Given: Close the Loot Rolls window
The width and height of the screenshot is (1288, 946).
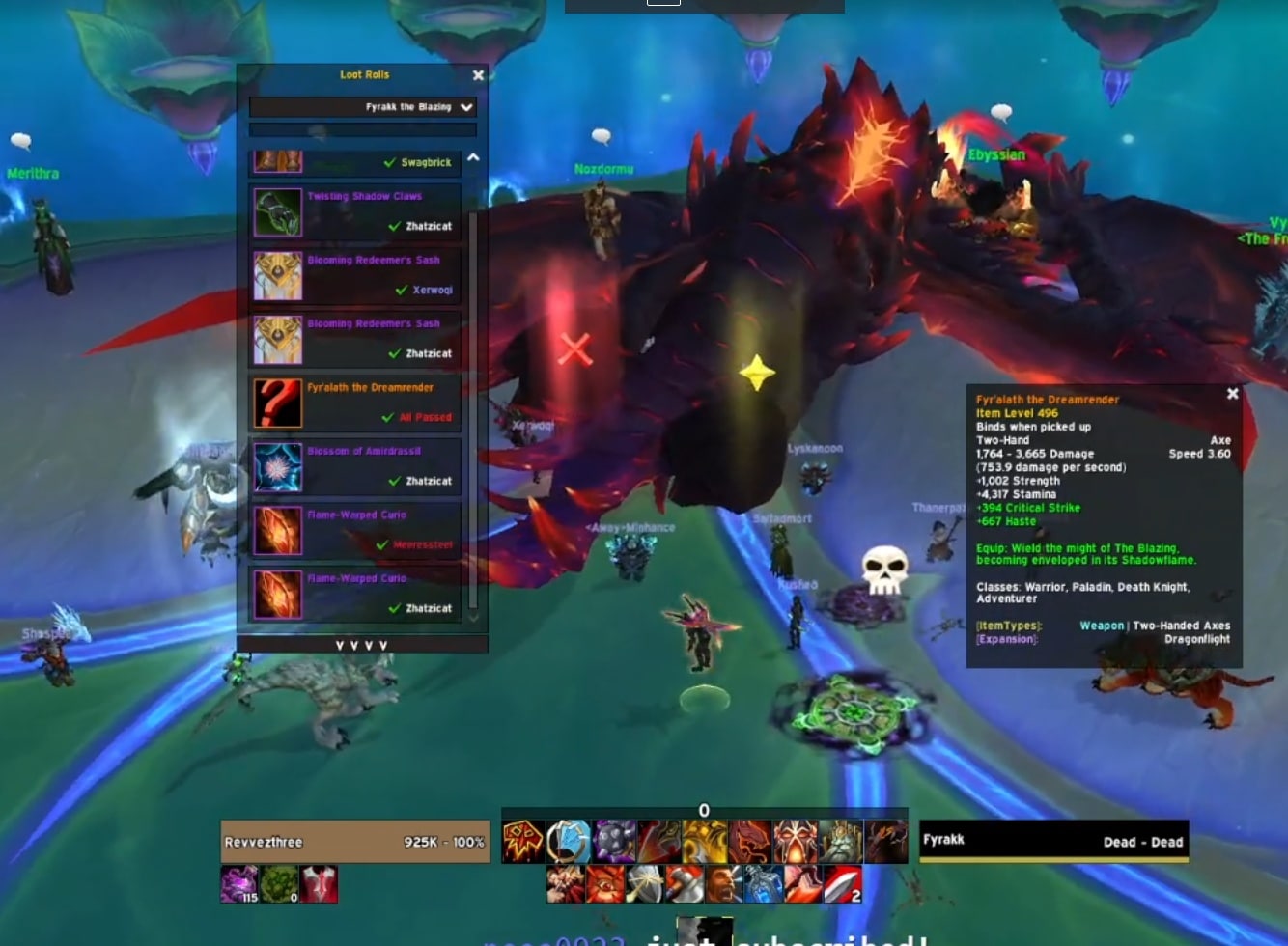Looking at the screenshot, I should [478, 75].
